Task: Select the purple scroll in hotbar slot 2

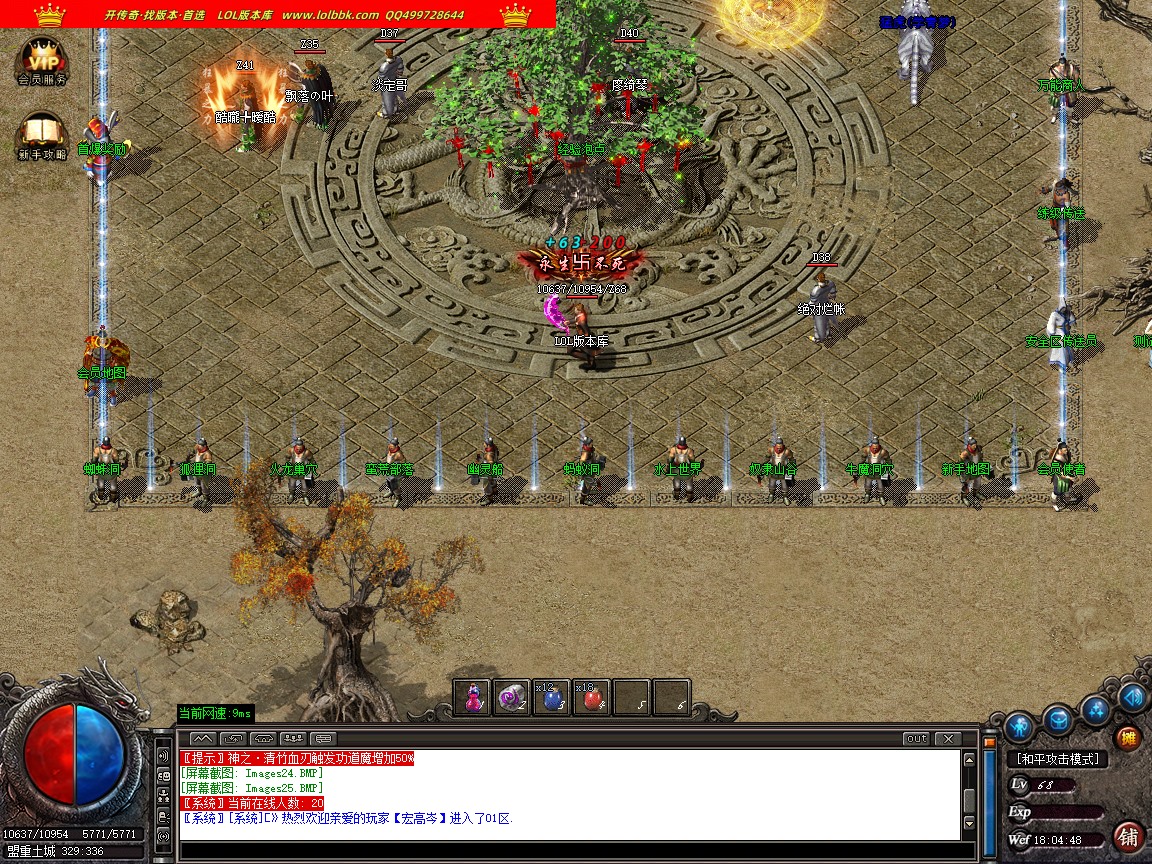Action: pyautogui.click(x=513, y=698)
